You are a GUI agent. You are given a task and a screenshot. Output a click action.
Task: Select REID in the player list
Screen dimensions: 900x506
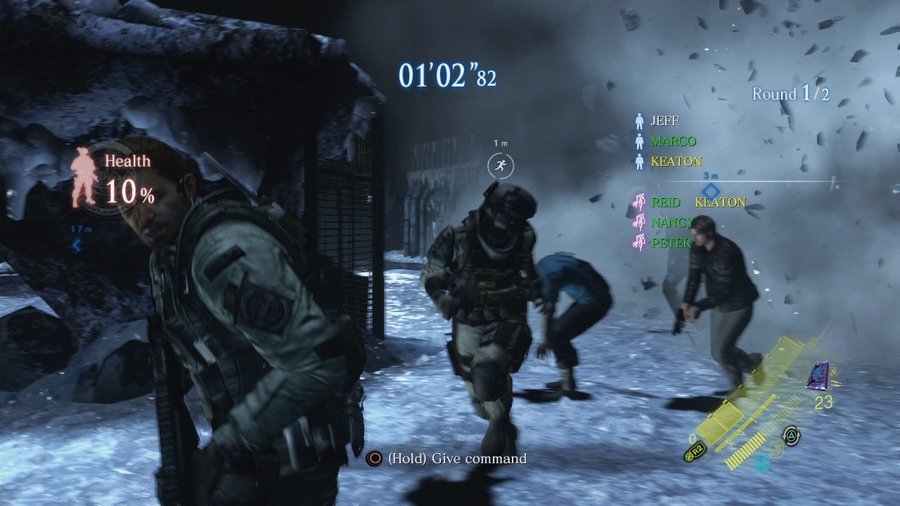click(664, 202)
